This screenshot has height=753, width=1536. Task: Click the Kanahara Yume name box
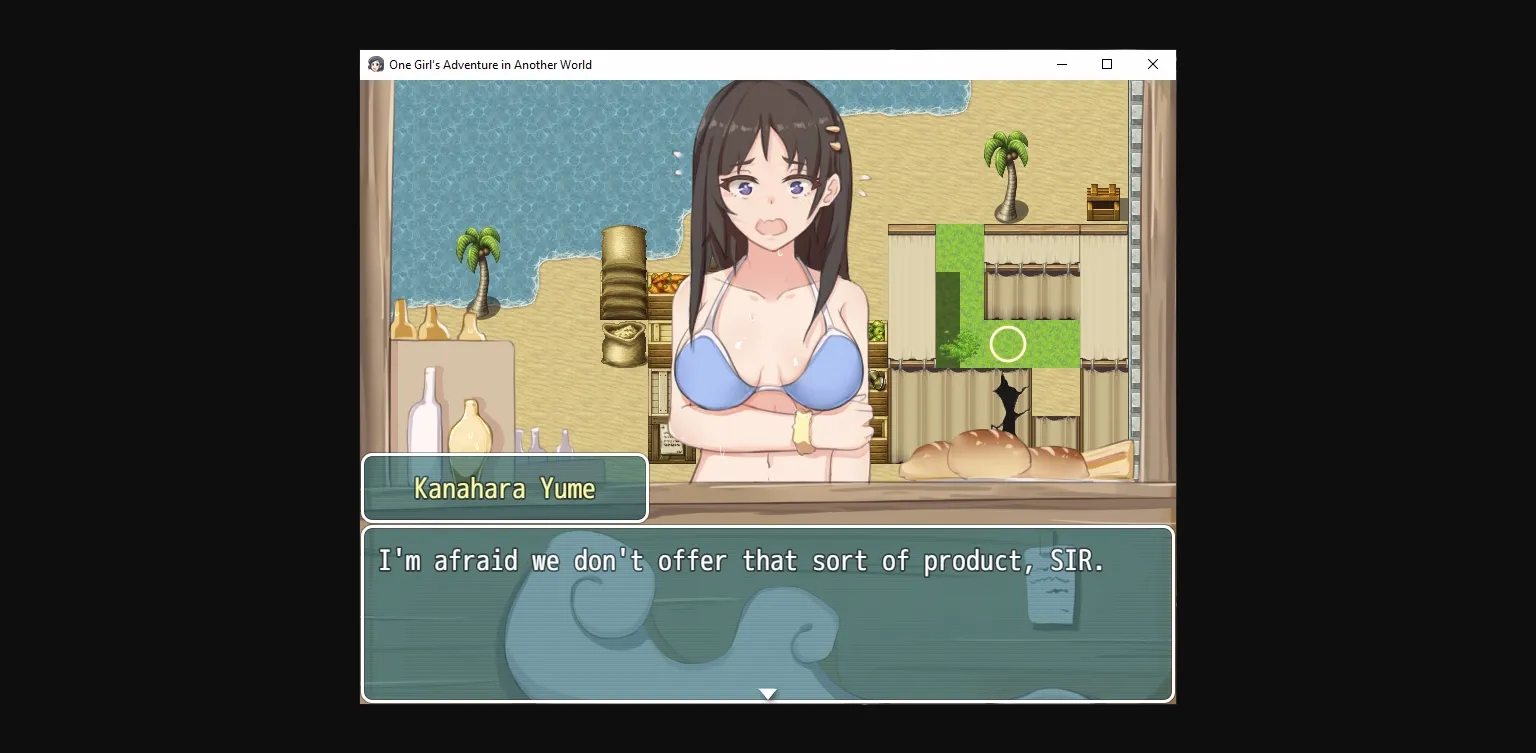504,488
